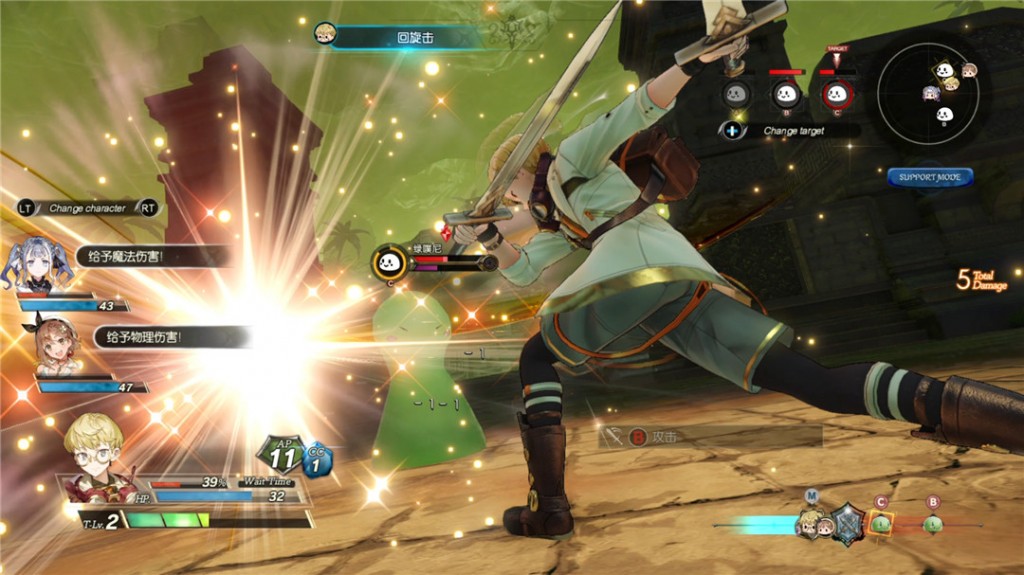Choose the 攻击 attack command
Viewport: 1024px width, 575px height.
(665, 437)
